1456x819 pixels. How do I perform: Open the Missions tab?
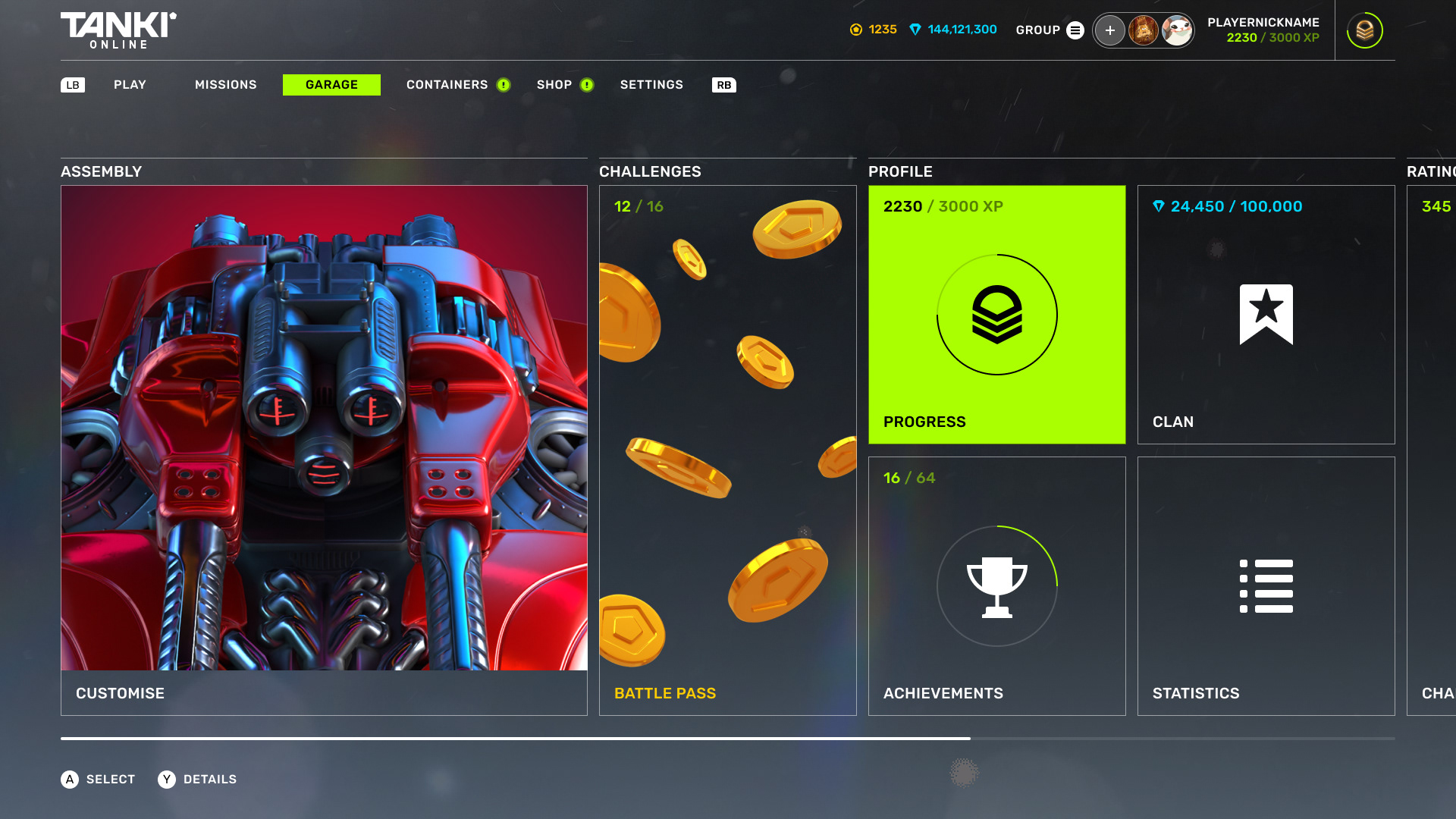point(225,85)
